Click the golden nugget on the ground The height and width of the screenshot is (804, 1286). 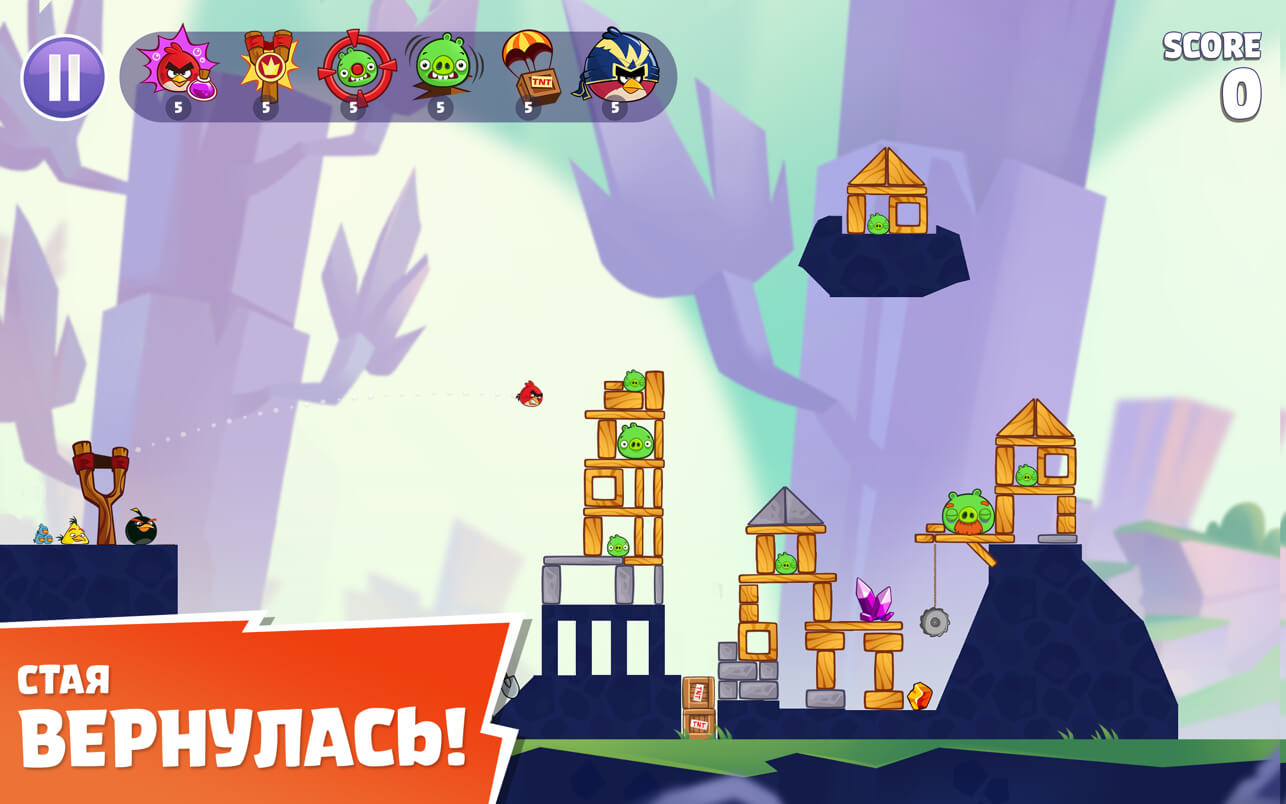click(921, 698)
